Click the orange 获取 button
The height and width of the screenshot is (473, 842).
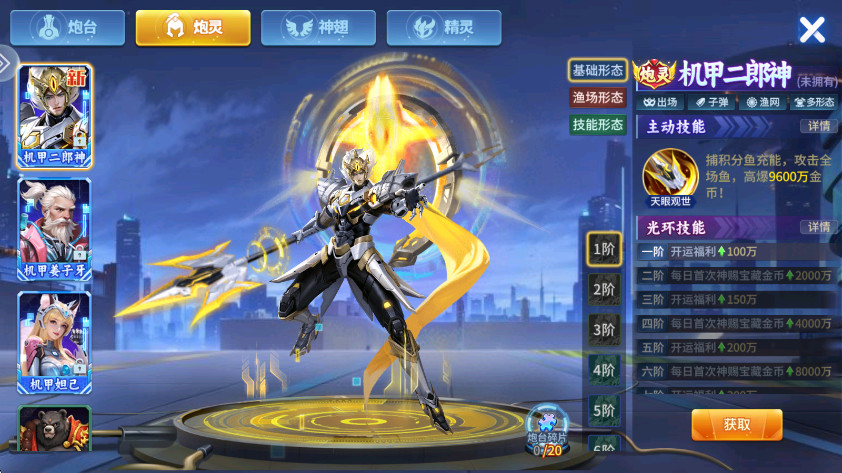pyautogui.click(x=736, y=424)
